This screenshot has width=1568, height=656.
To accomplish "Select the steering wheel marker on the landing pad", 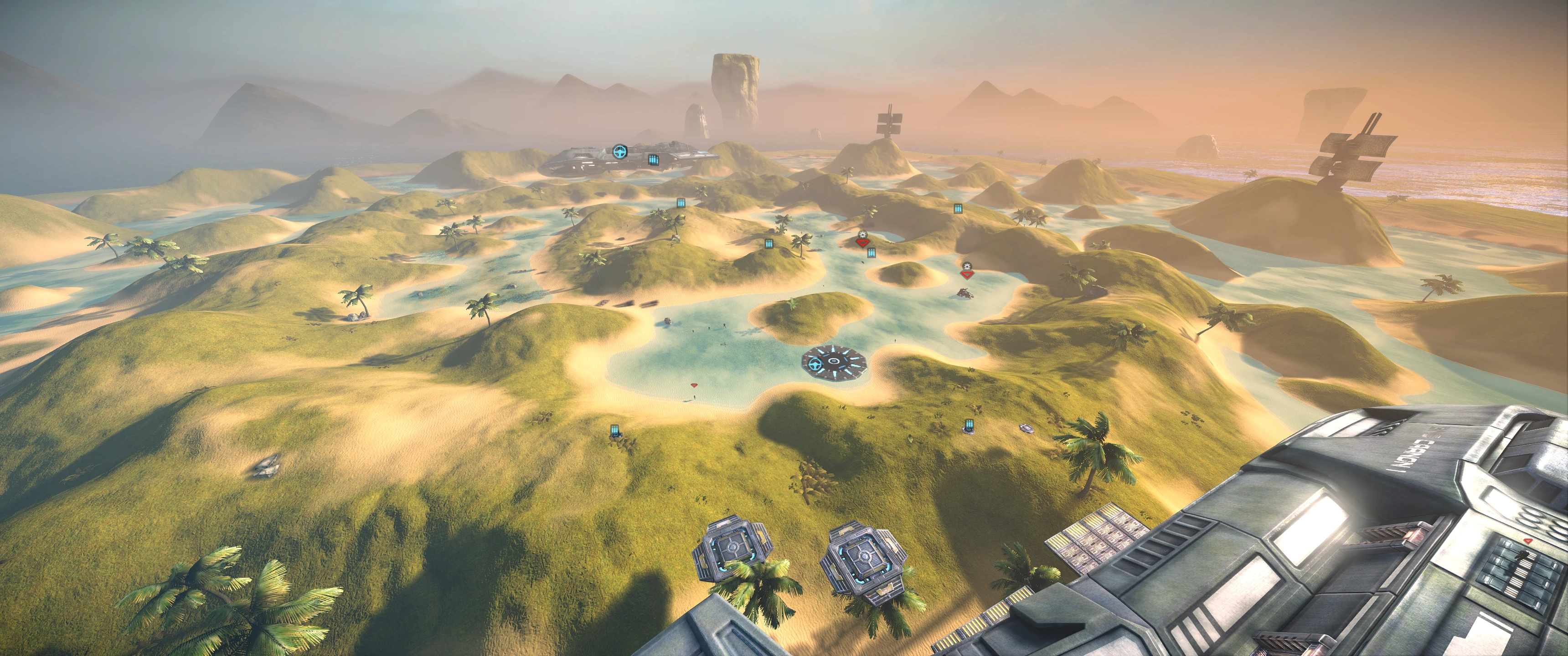I will pyautogui.click(x=815, y=364).
